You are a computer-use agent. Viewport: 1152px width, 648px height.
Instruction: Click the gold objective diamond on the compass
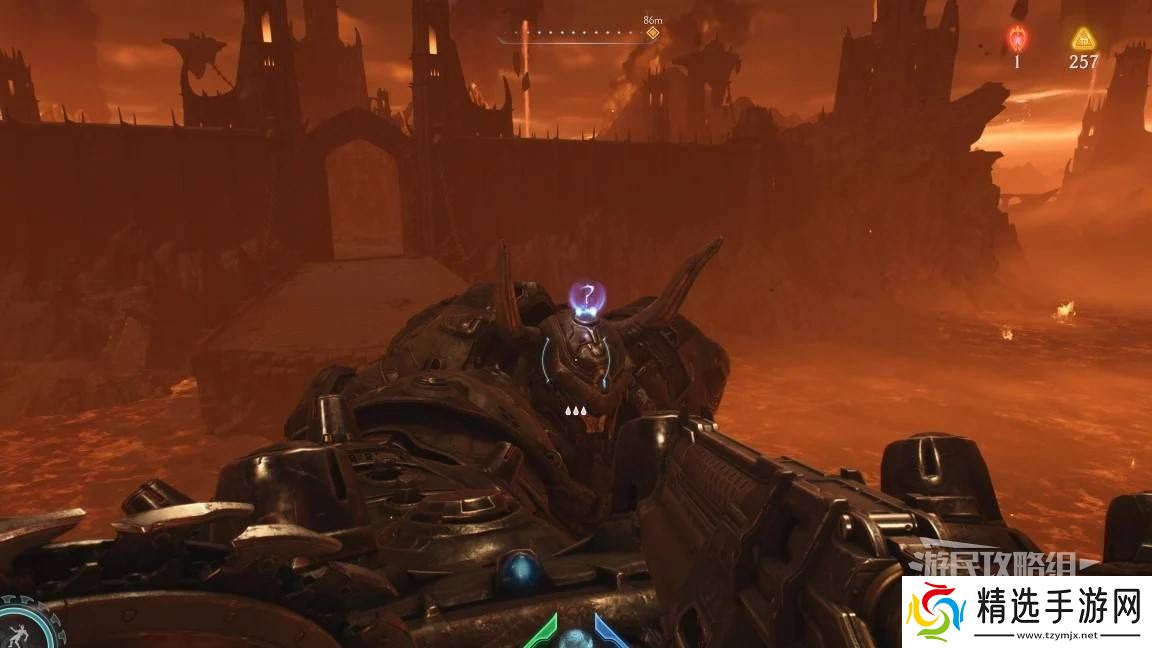point(653,33)
